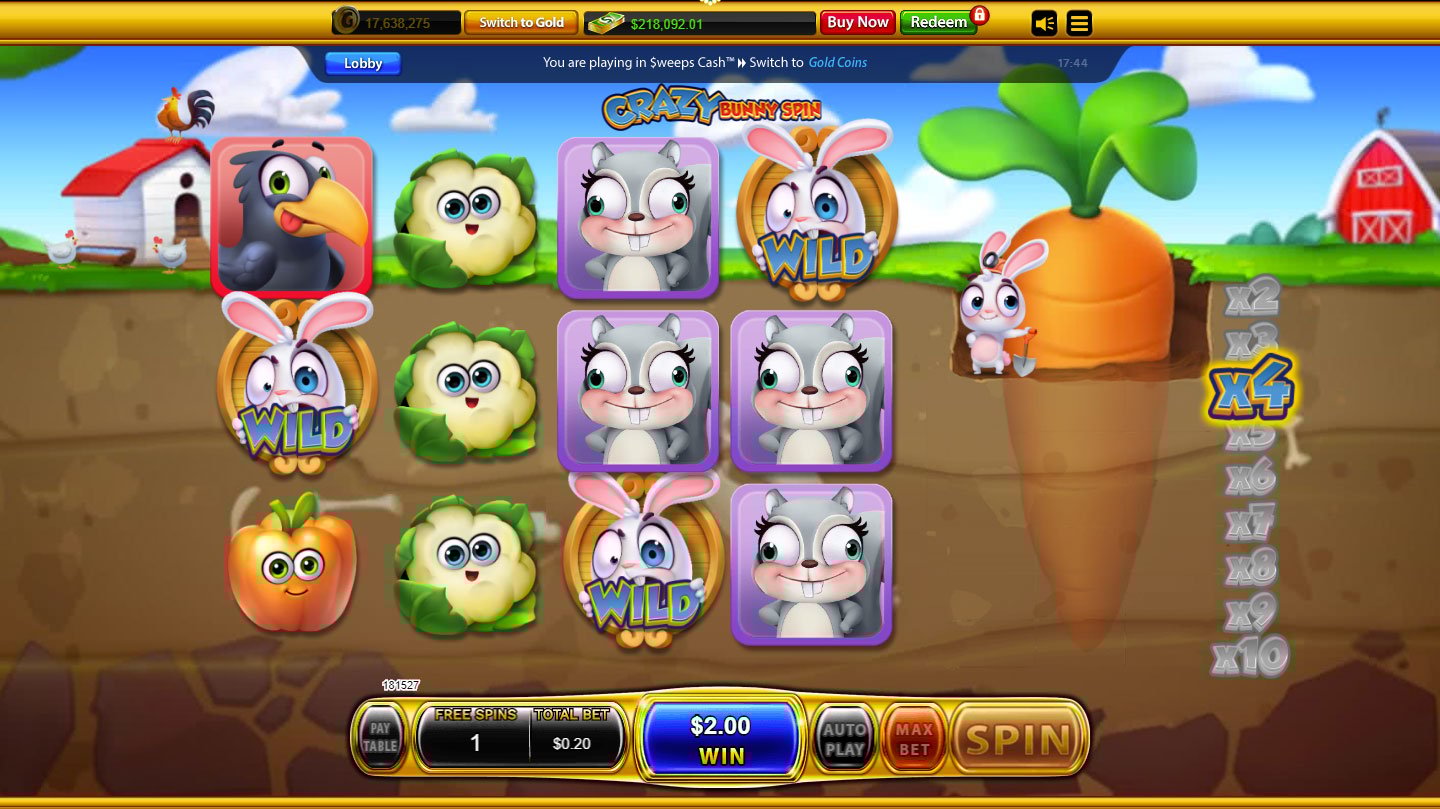Turn on Auto Play
The width and height of the screenshot is (1440, 809).
(844, 740)
